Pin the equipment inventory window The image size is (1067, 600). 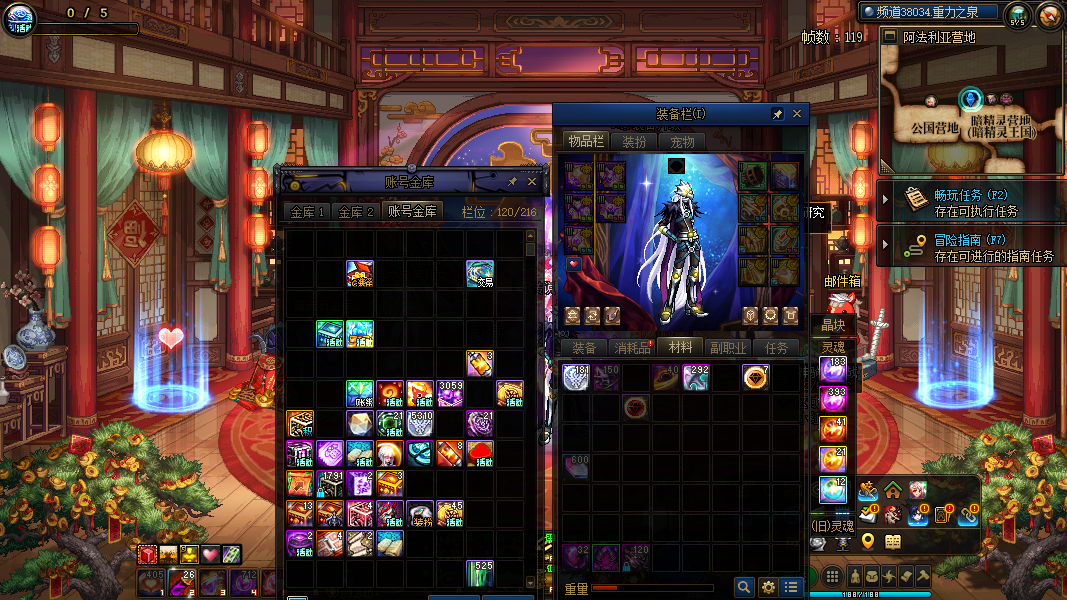pos(777,114)
